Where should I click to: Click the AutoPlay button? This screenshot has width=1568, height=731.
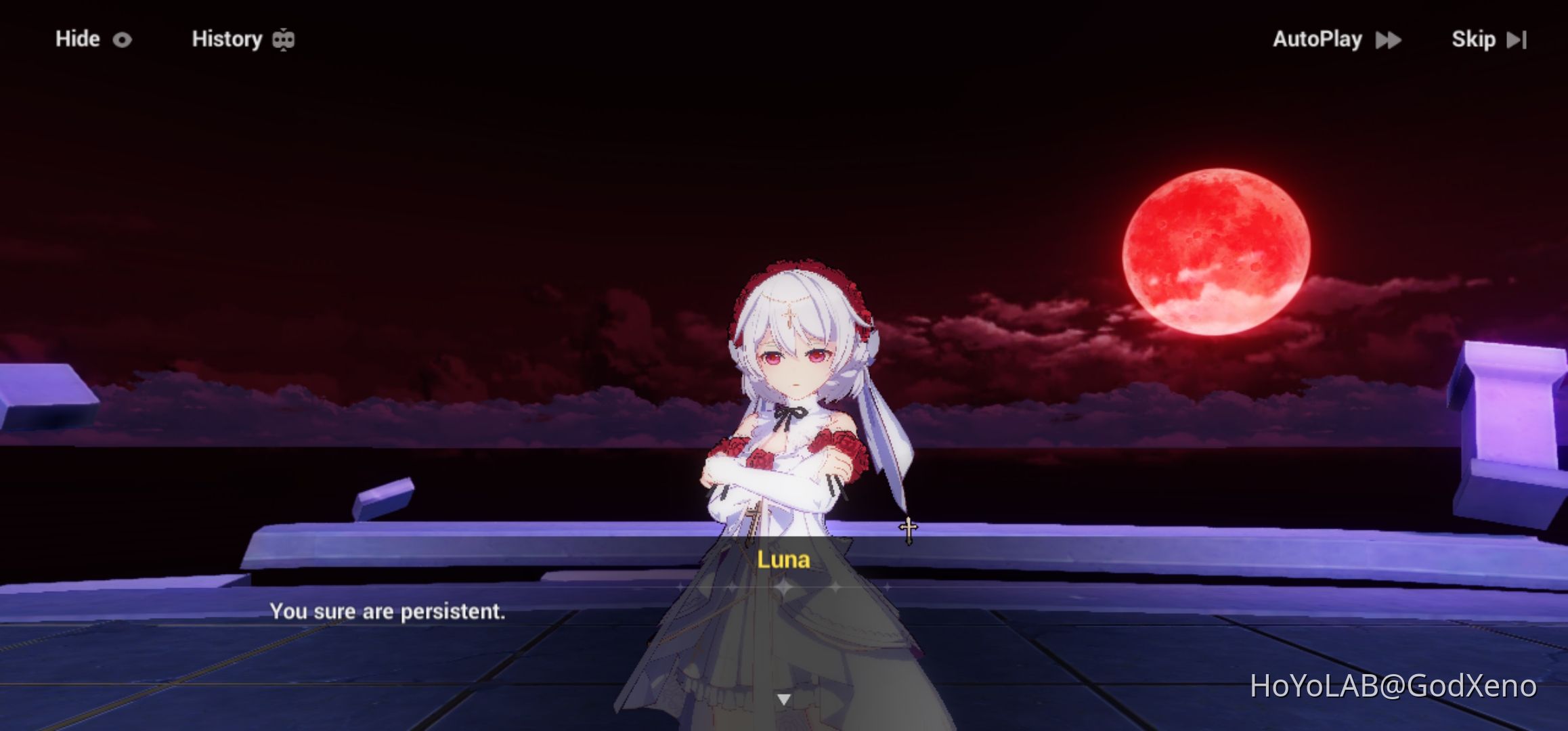[x=1319, y=39]
